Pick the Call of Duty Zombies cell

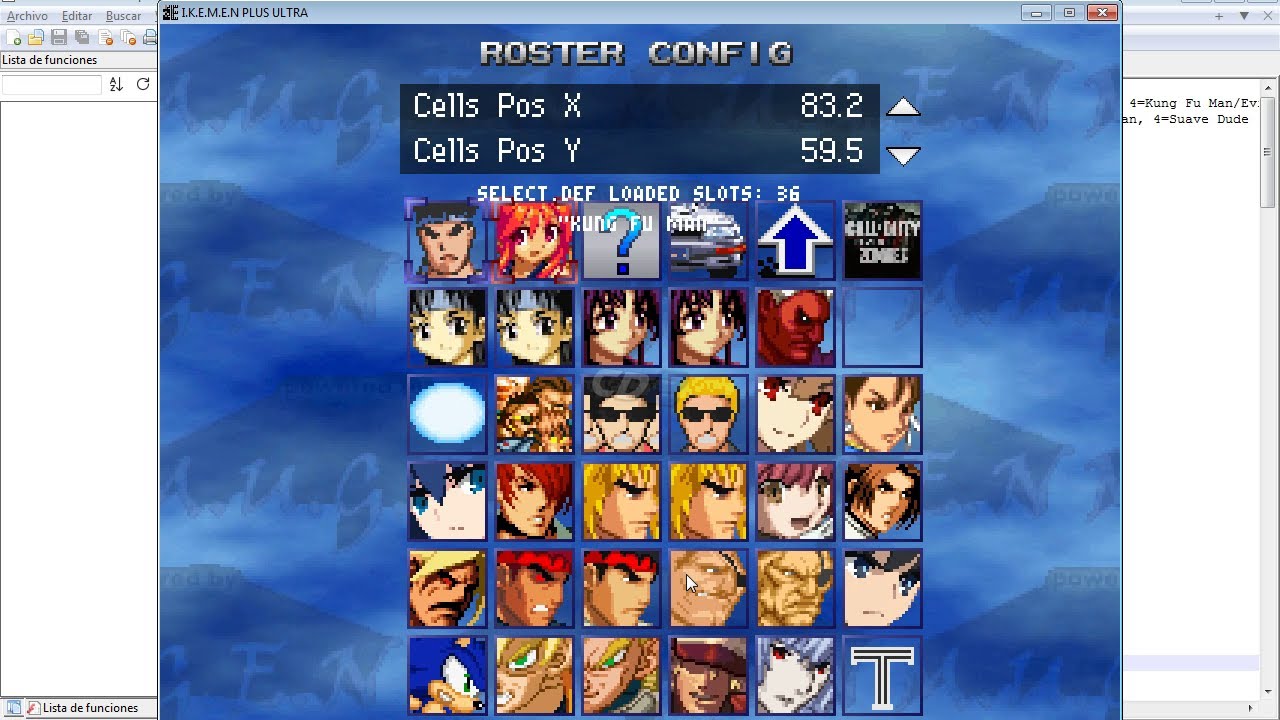tap(882, 241)
